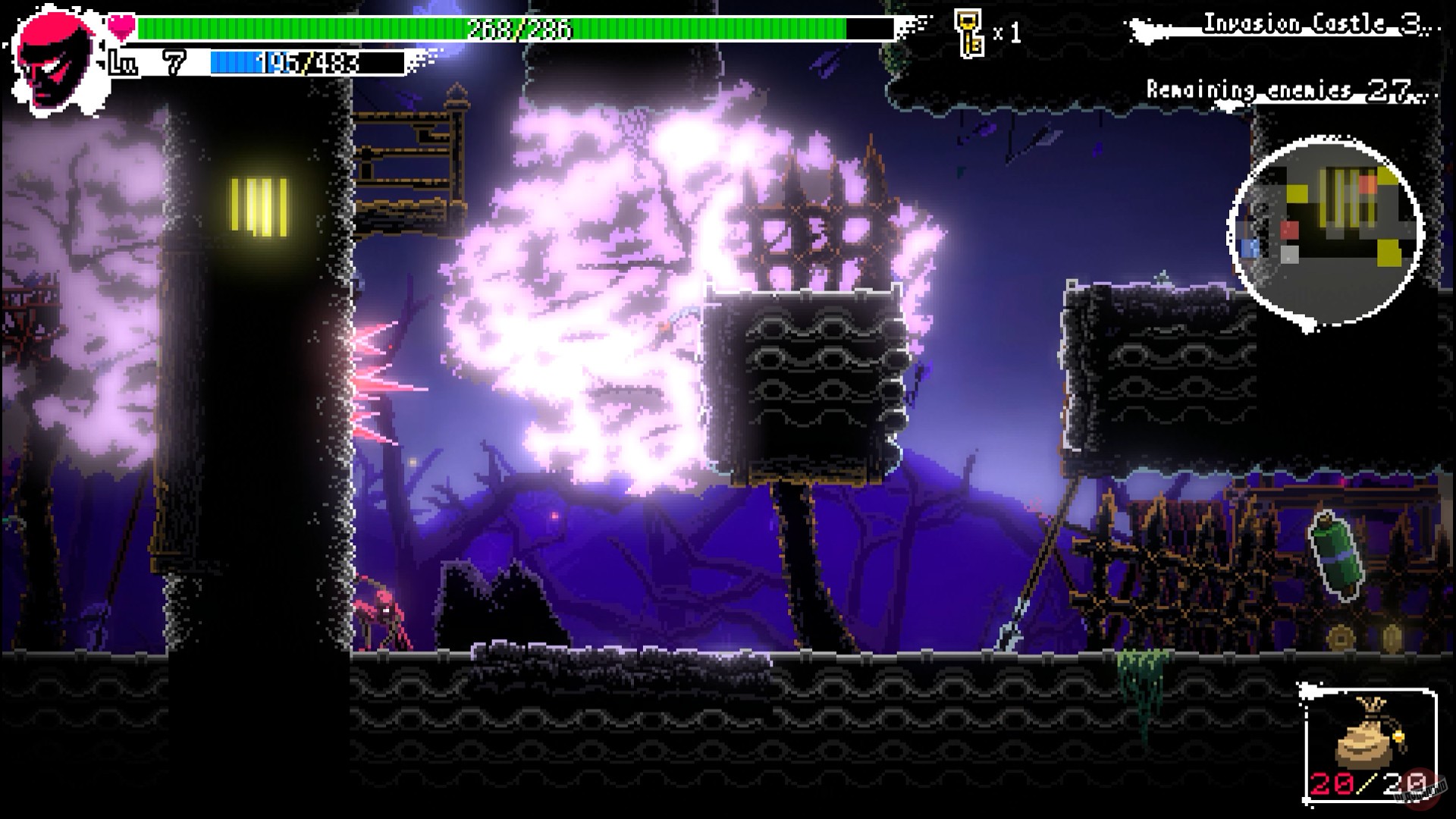Click the red enemy marker on the minimap
This screenshot has width=1456, height=819.
click(x=1290, y=230)
